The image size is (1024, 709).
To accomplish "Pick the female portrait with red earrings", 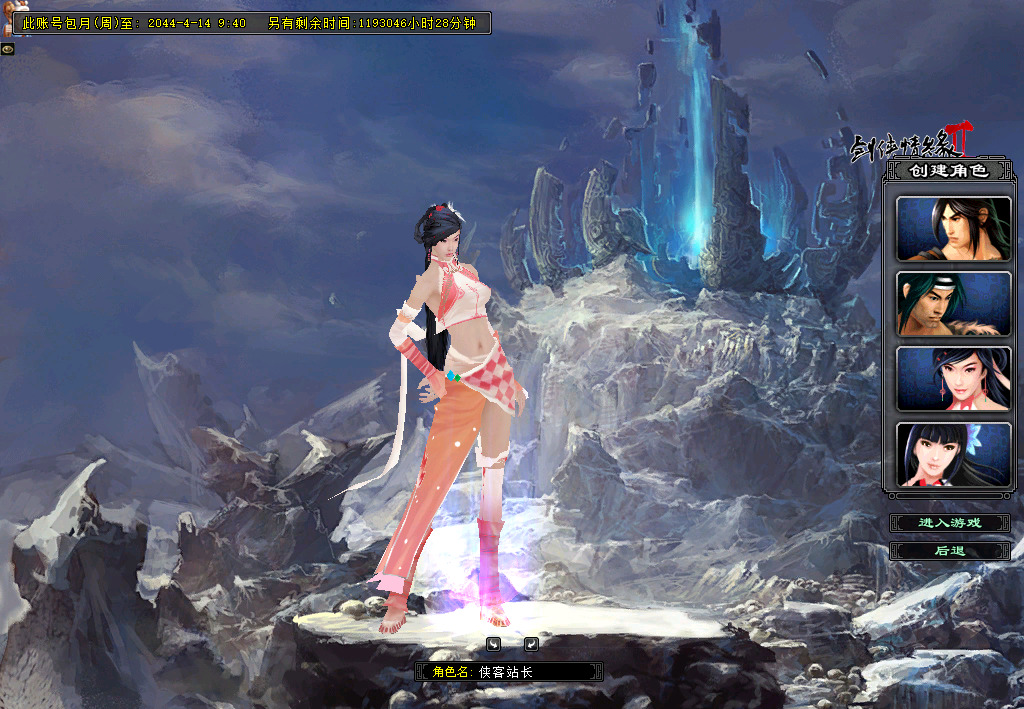I will pos(953,379).
